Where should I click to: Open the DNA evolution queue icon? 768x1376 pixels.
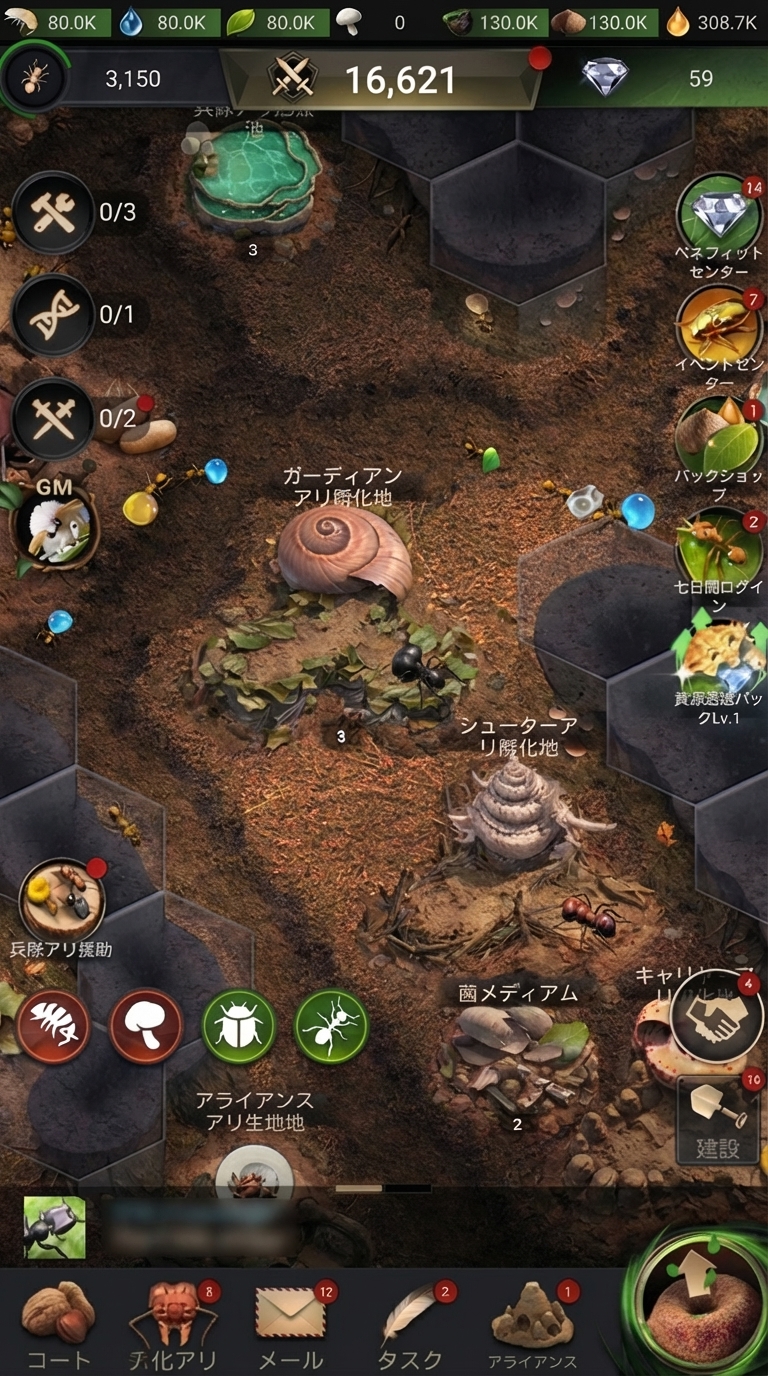[x=53, y=314]
